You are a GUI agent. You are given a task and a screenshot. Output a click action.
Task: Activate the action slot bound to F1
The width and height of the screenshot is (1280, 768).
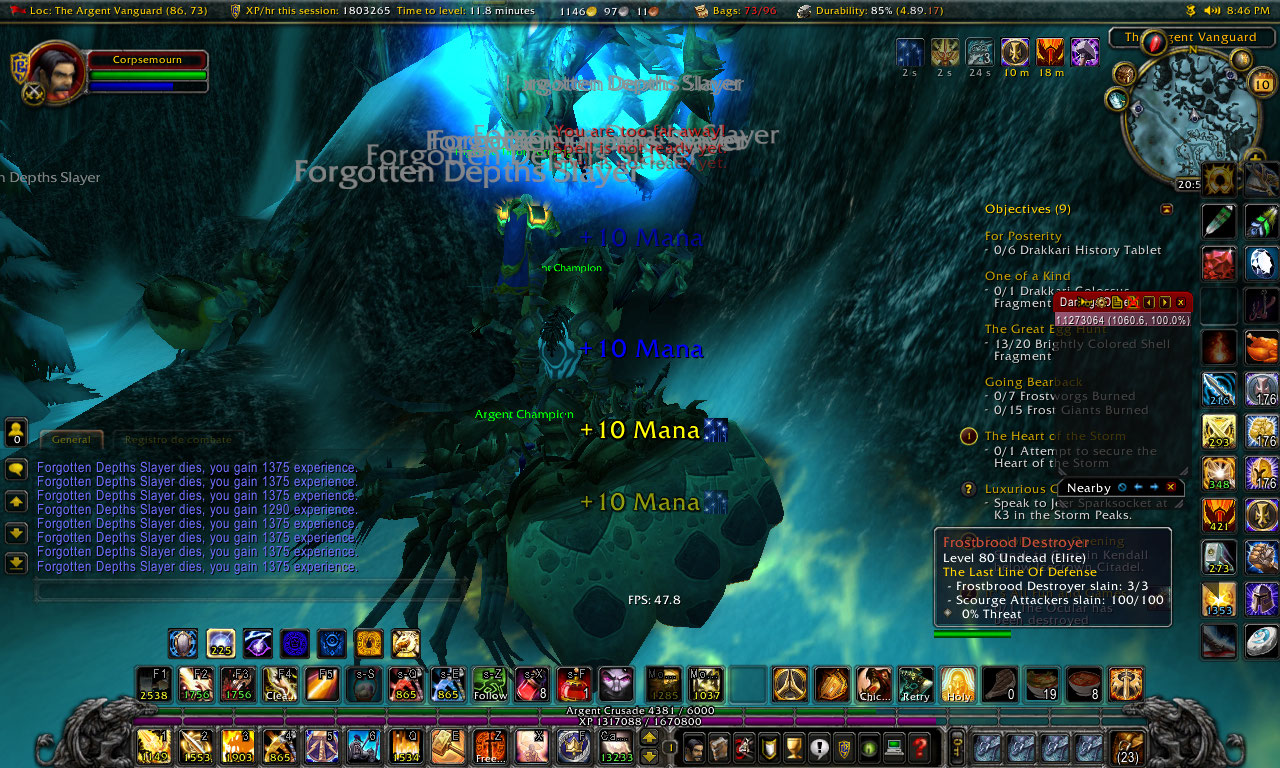154,685
